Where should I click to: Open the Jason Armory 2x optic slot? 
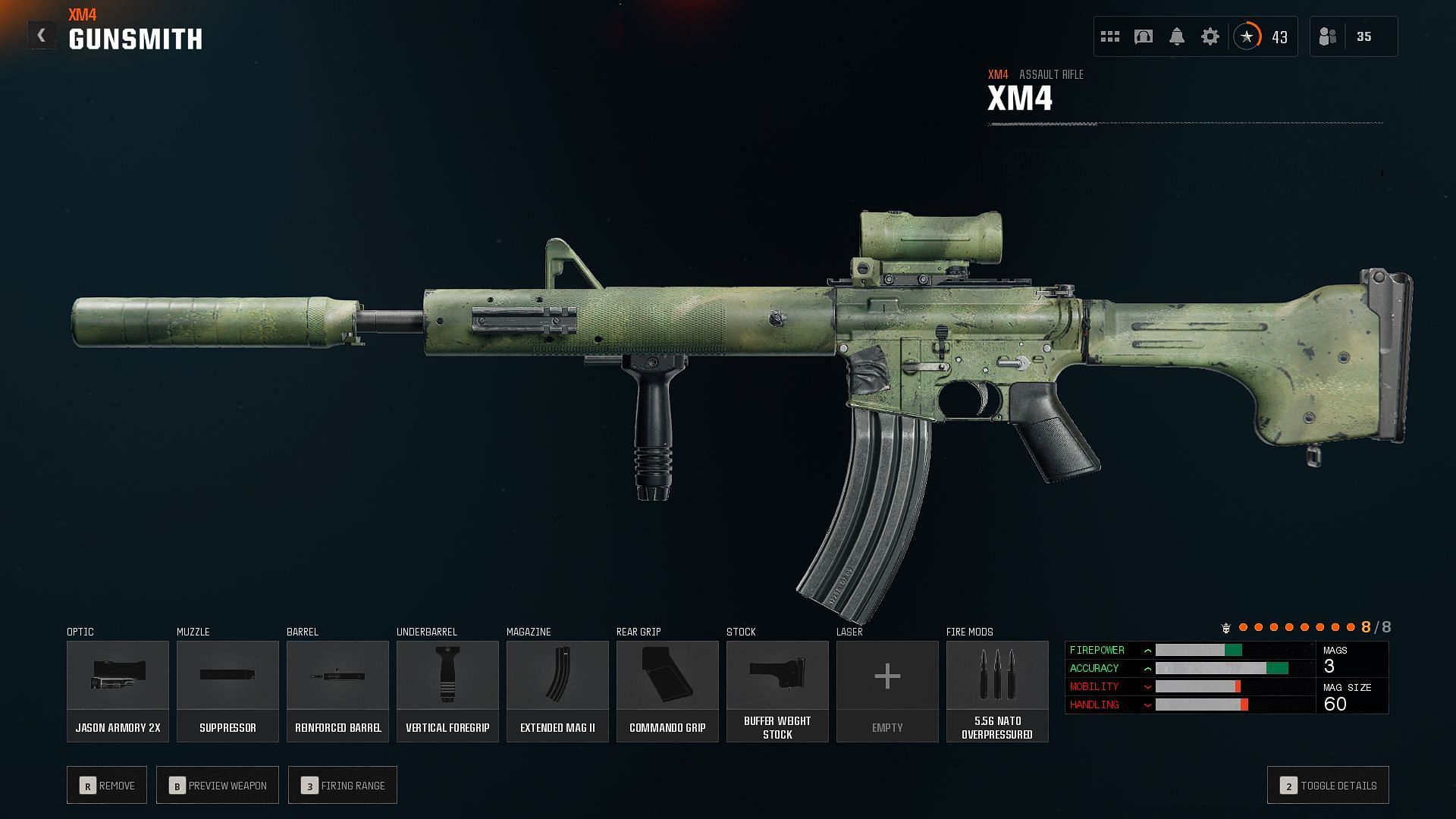(118, 691)
